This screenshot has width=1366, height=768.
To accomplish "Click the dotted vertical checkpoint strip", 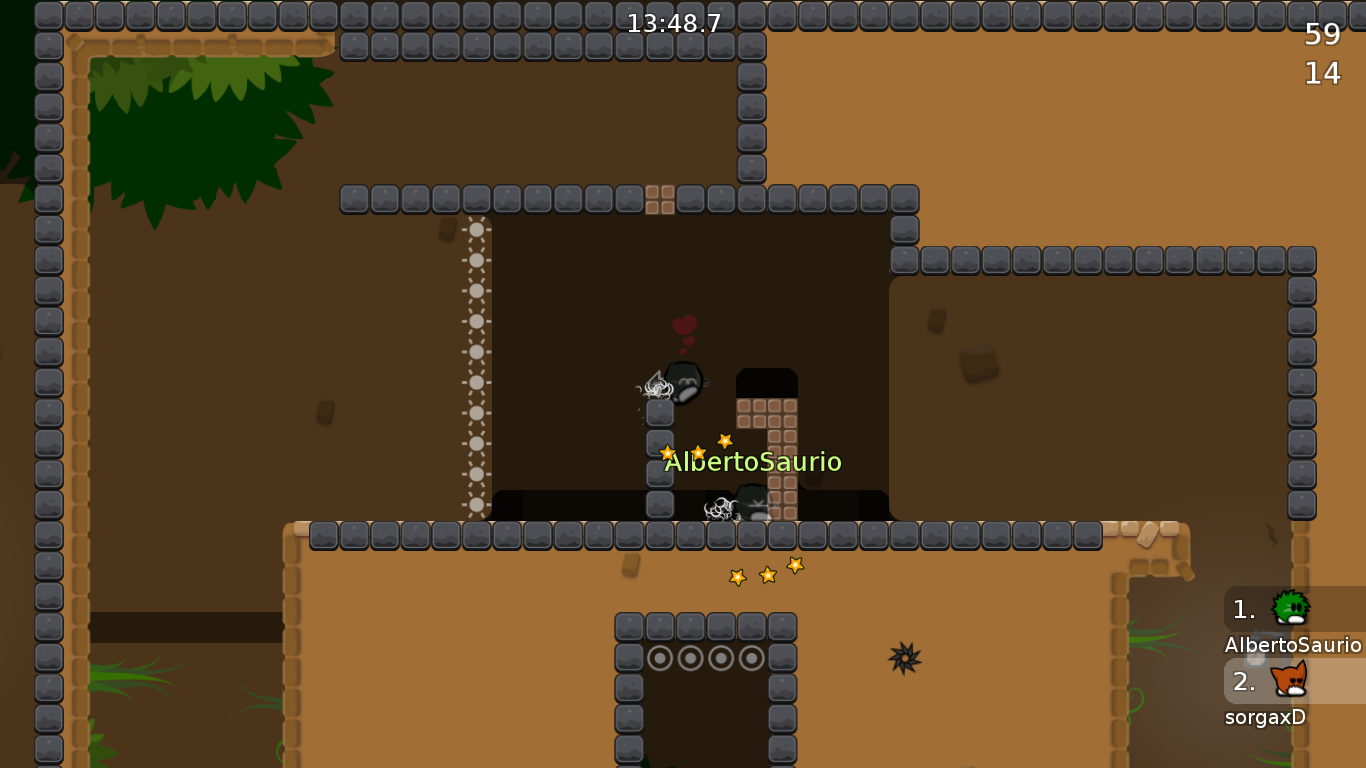I will (476, 370).
